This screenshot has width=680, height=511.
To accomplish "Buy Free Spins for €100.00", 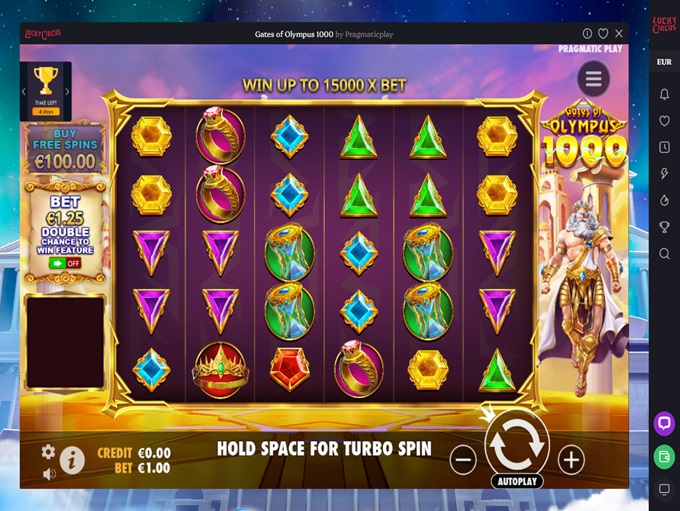I will 65,148.
